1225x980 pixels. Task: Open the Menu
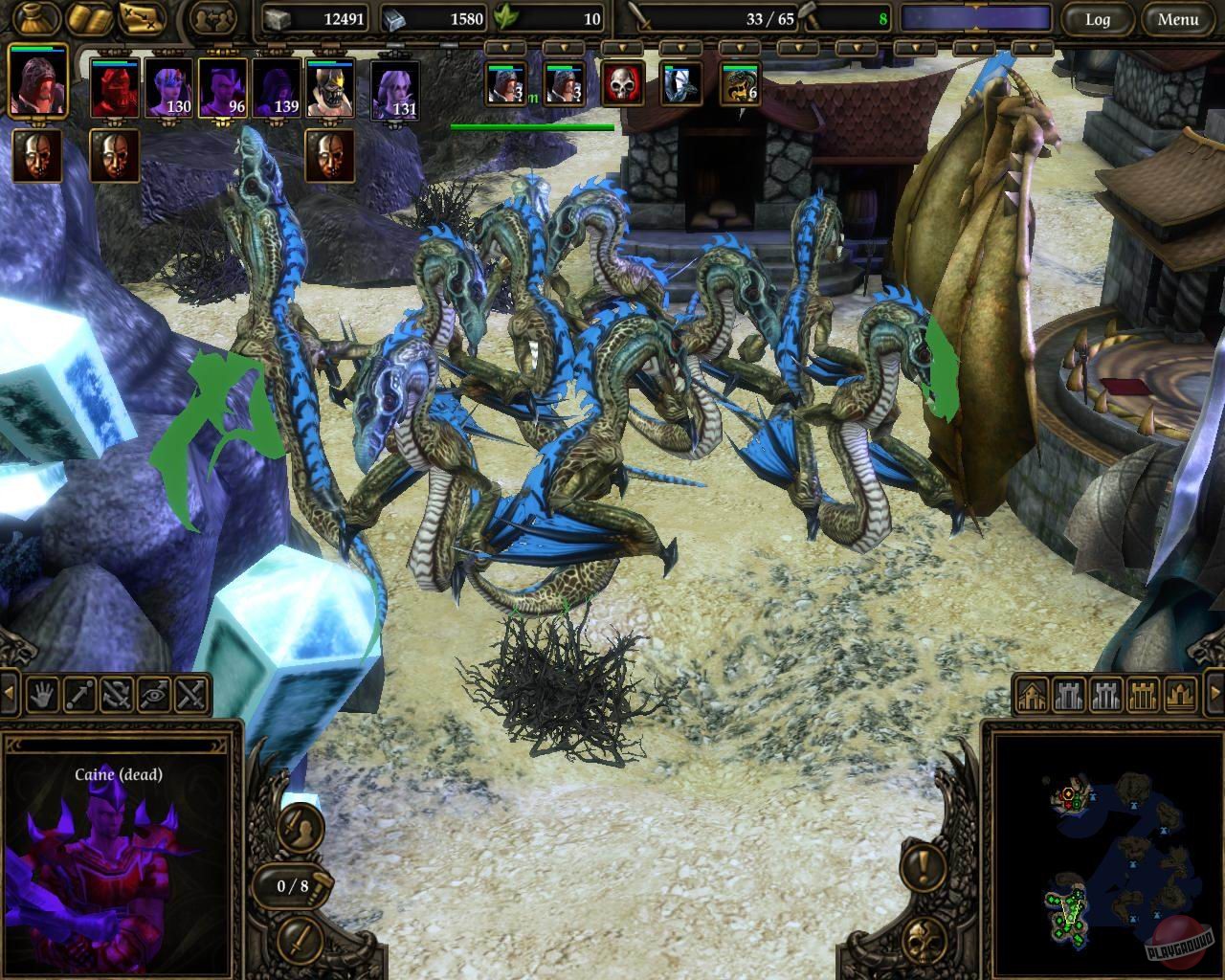coord(1179,18)
